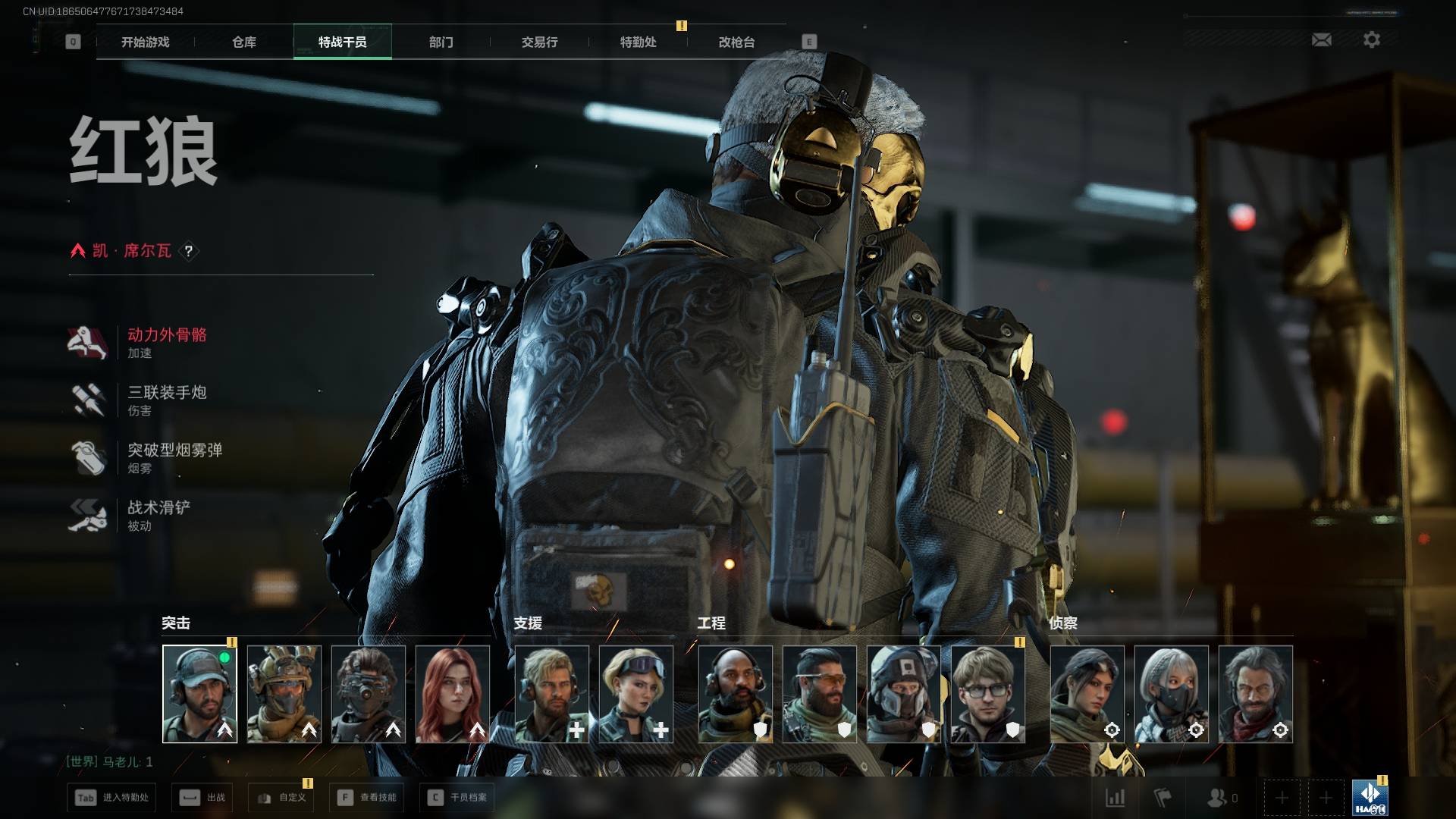Switch to the 开始游戏 tab

tap(145, 42)
